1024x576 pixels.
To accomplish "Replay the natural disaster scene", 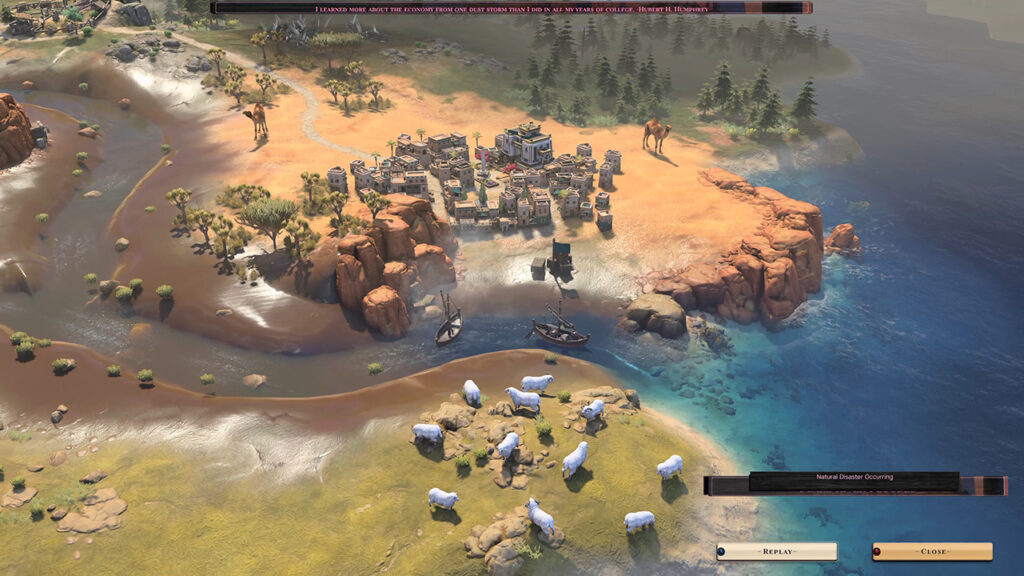I will 777,551.
